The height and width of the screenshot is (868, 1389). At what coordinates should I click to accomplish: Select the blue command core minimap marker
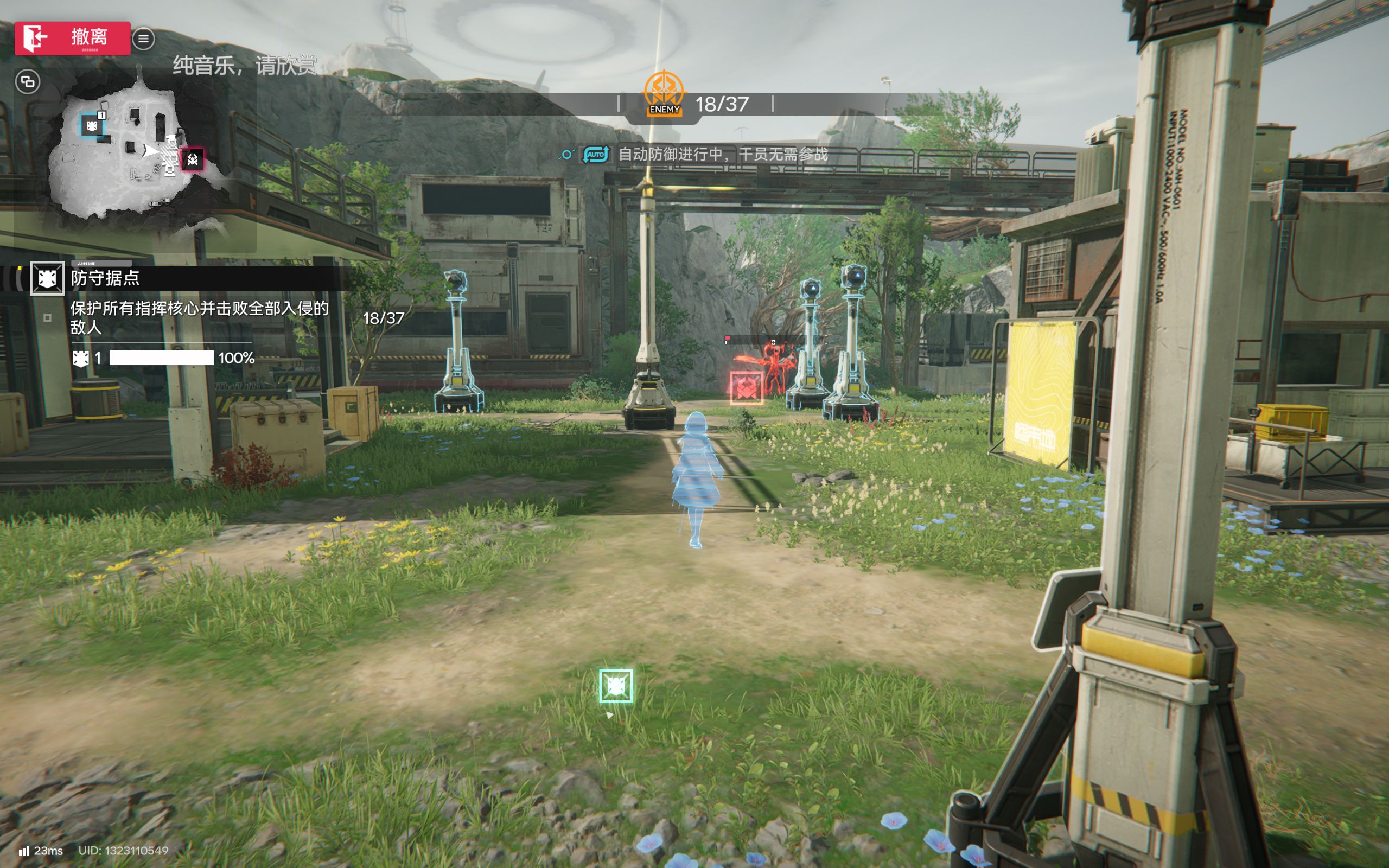point(92,126)
